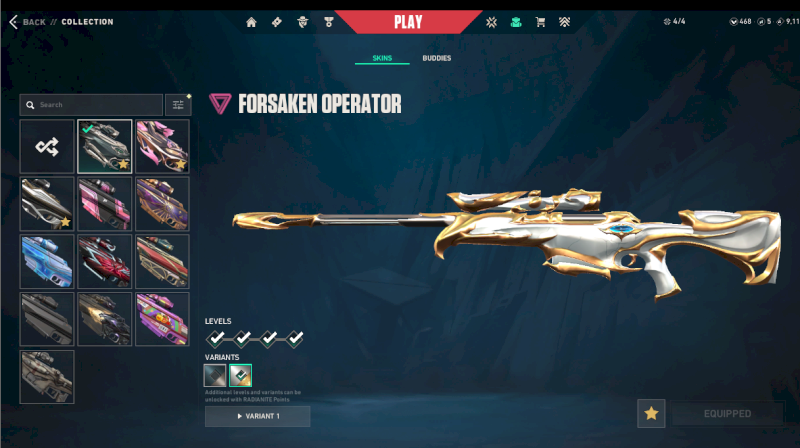Switch to the Buddies tab
Viewport: 800px width, 448px height.
436,59
